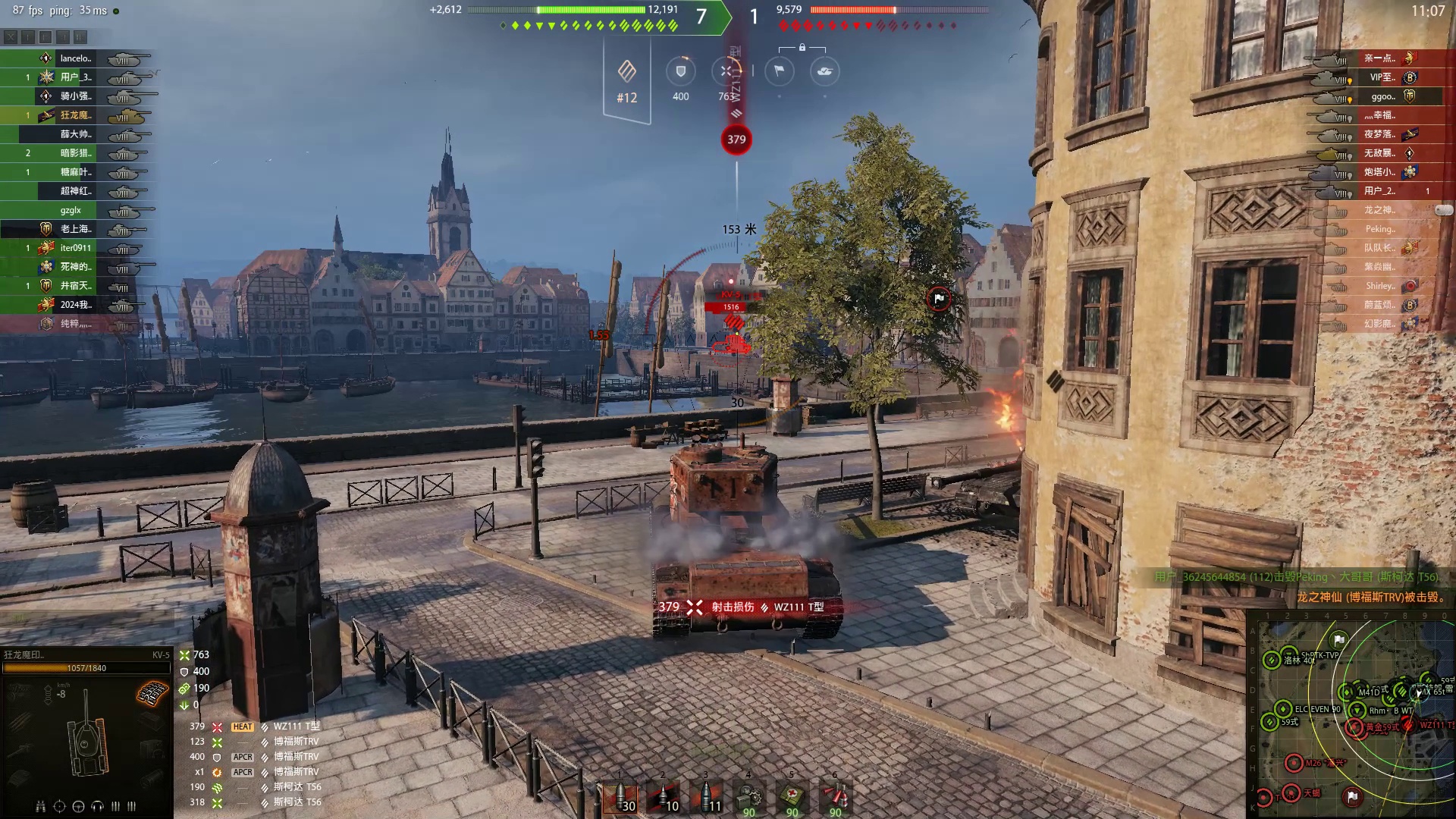
Task: Select the first shell with 30 rounds
Action: coord(620,799)
